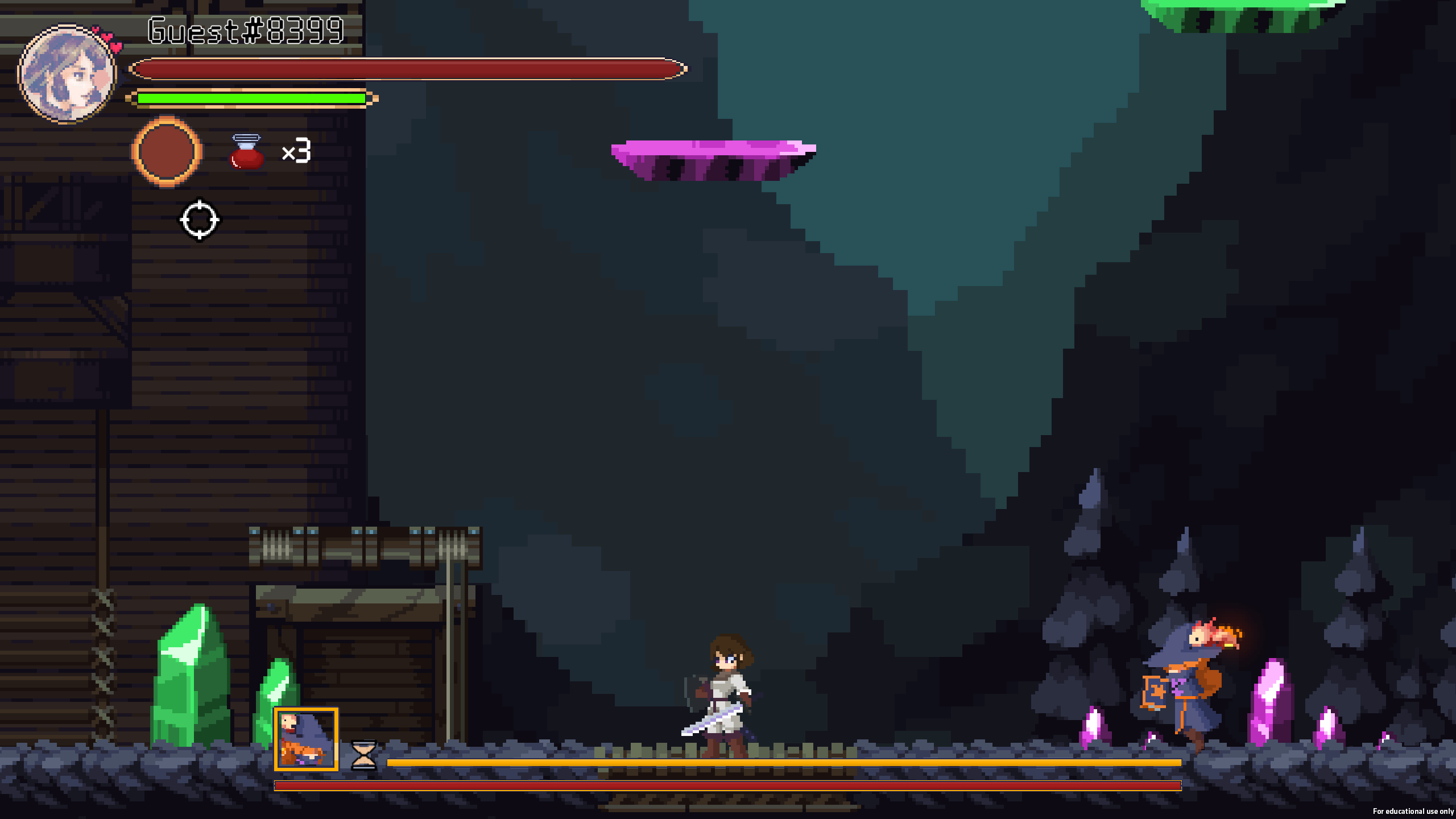Activate the round orange ability slot
The image size is (1456, 819).
(x=167, y=152)
